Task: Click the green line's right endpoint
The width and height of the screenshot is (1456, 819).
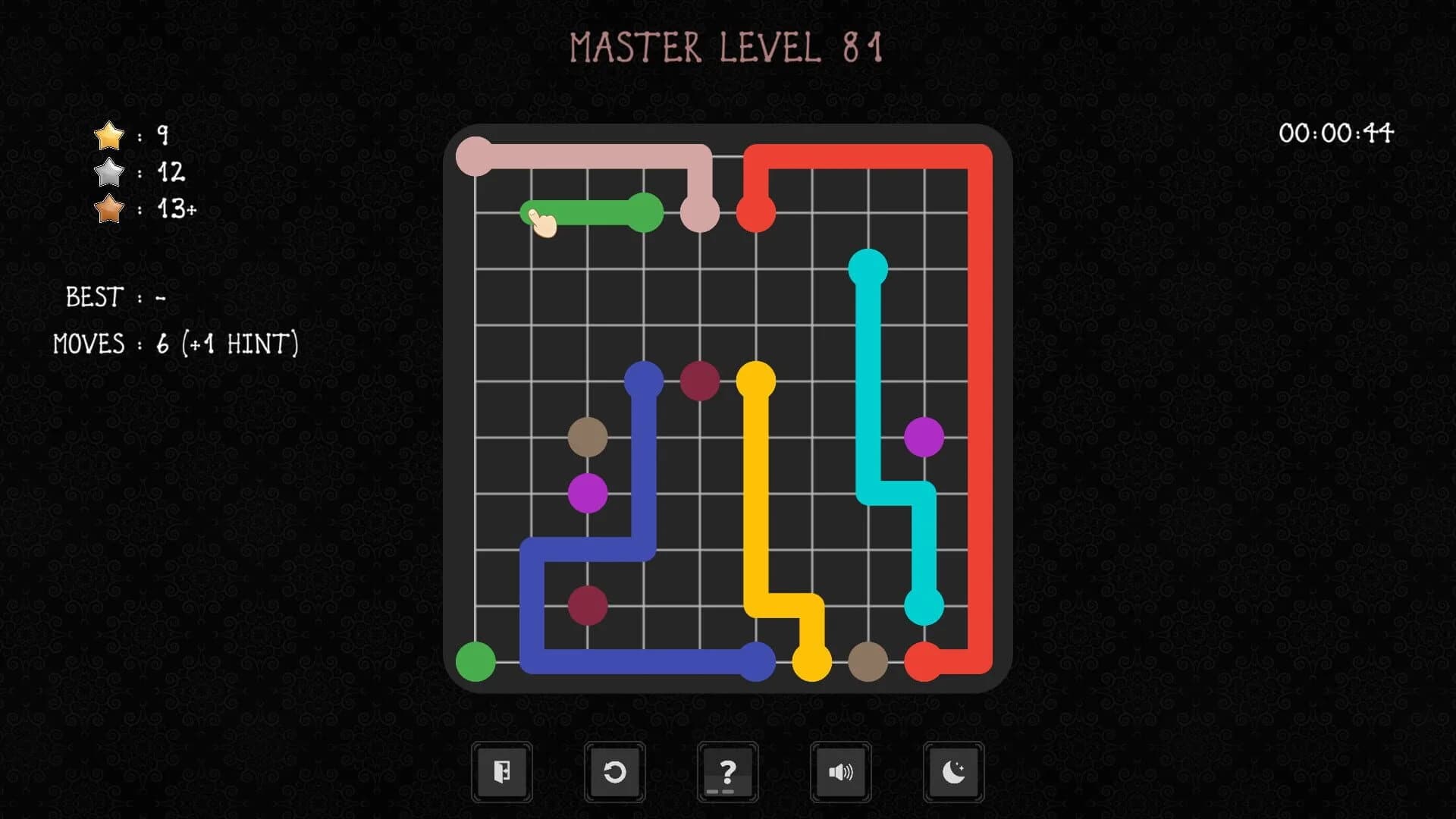Action: tap(643, 211)
